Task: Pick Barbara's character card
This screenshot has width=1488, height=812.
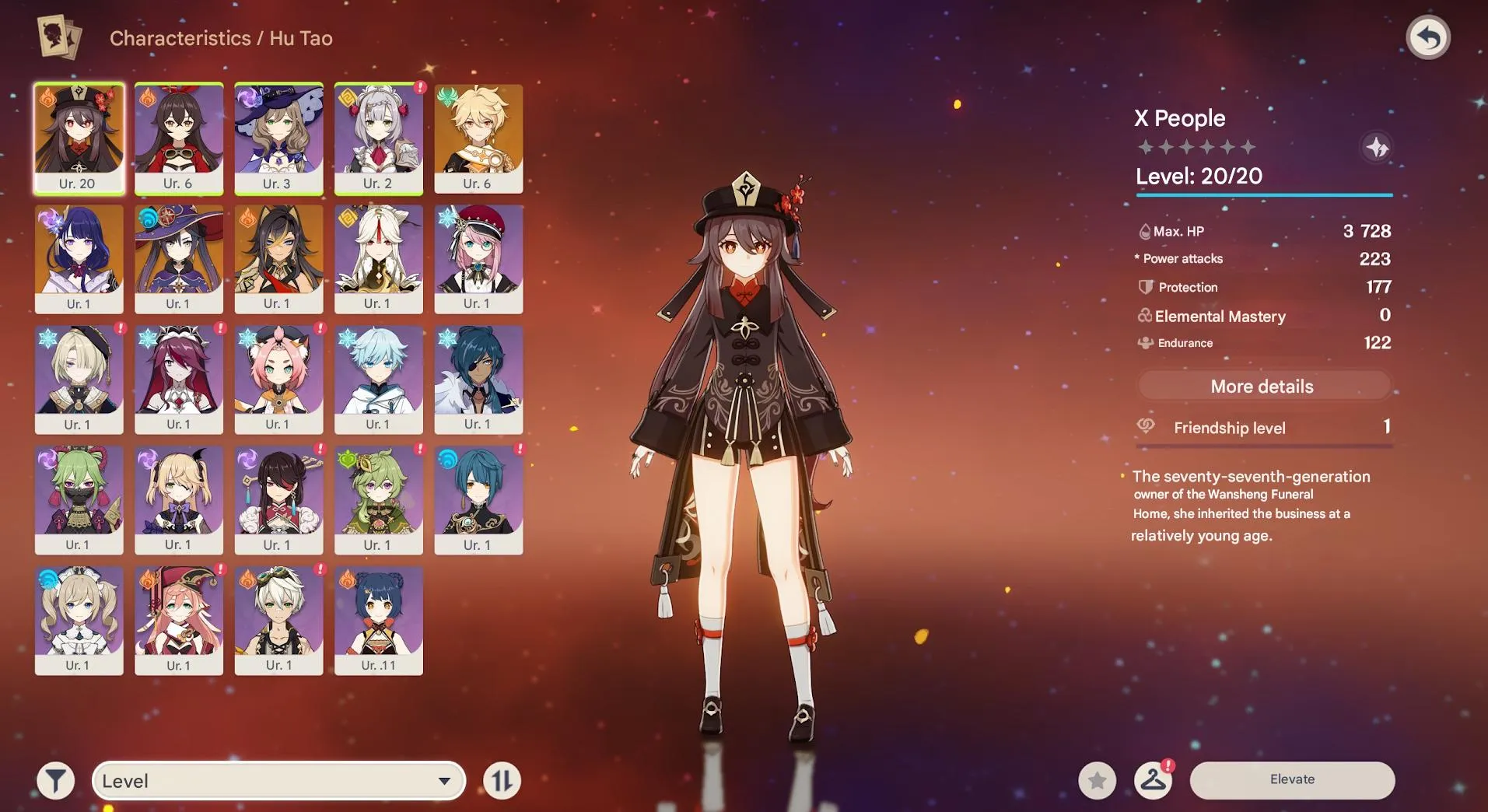Action: point(79,620)
